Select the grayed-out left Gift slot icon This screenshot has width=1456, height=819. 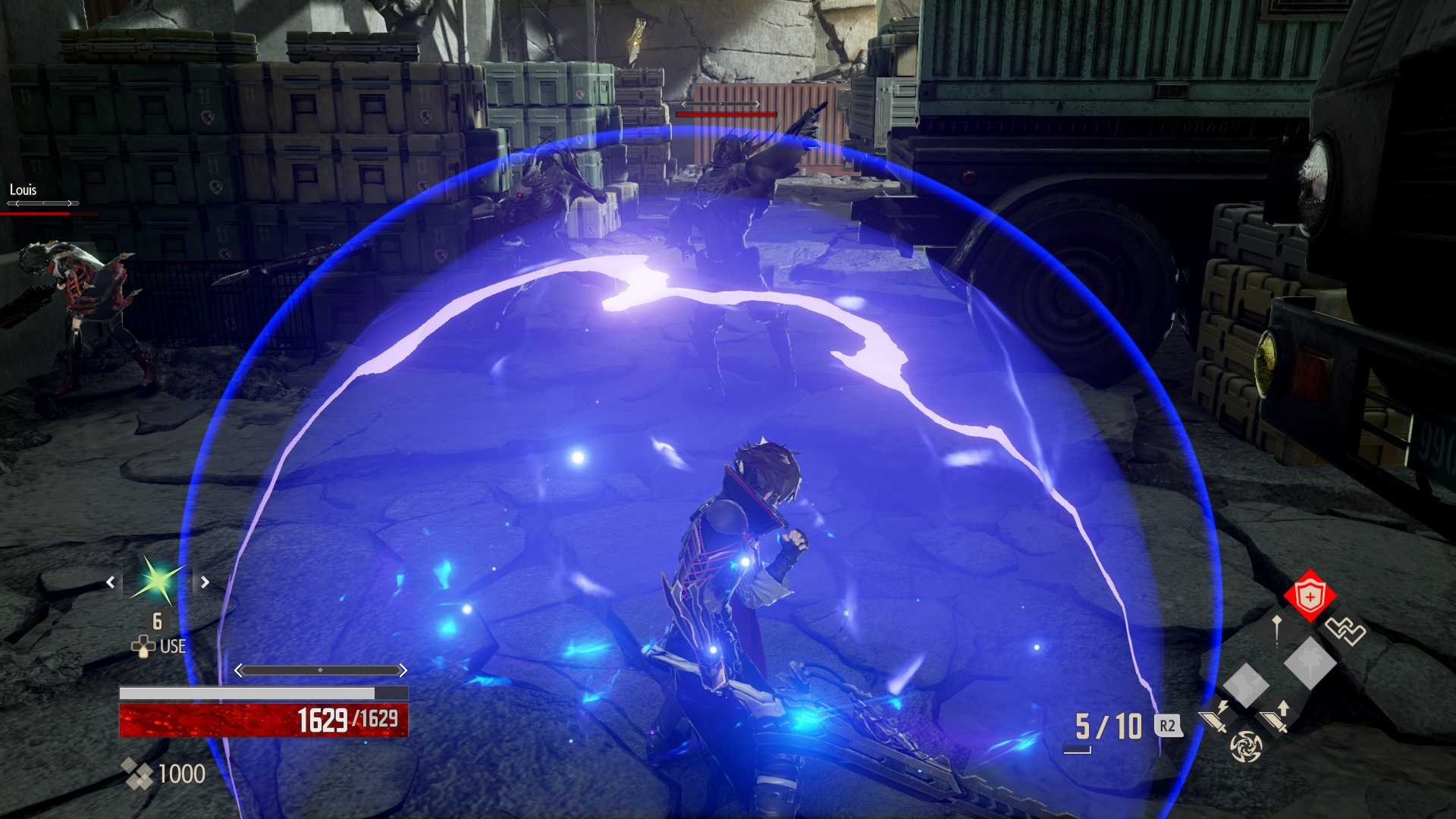click(1246, 685)
